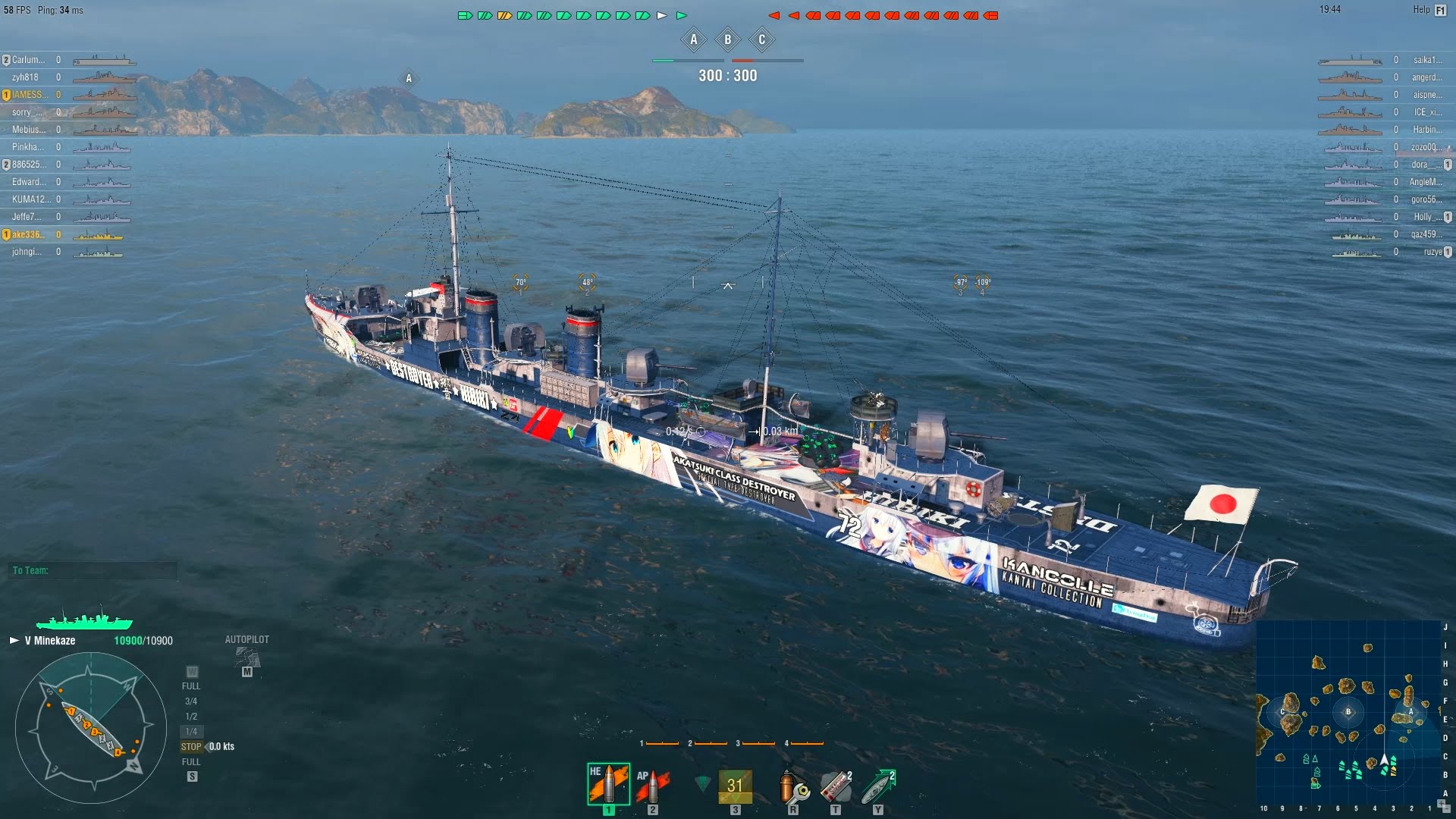The height and width of the screenshot is (819, 1456).
Task: Click the minimap in the corner
Action: pyautogui.click(x=1348, y=712)
